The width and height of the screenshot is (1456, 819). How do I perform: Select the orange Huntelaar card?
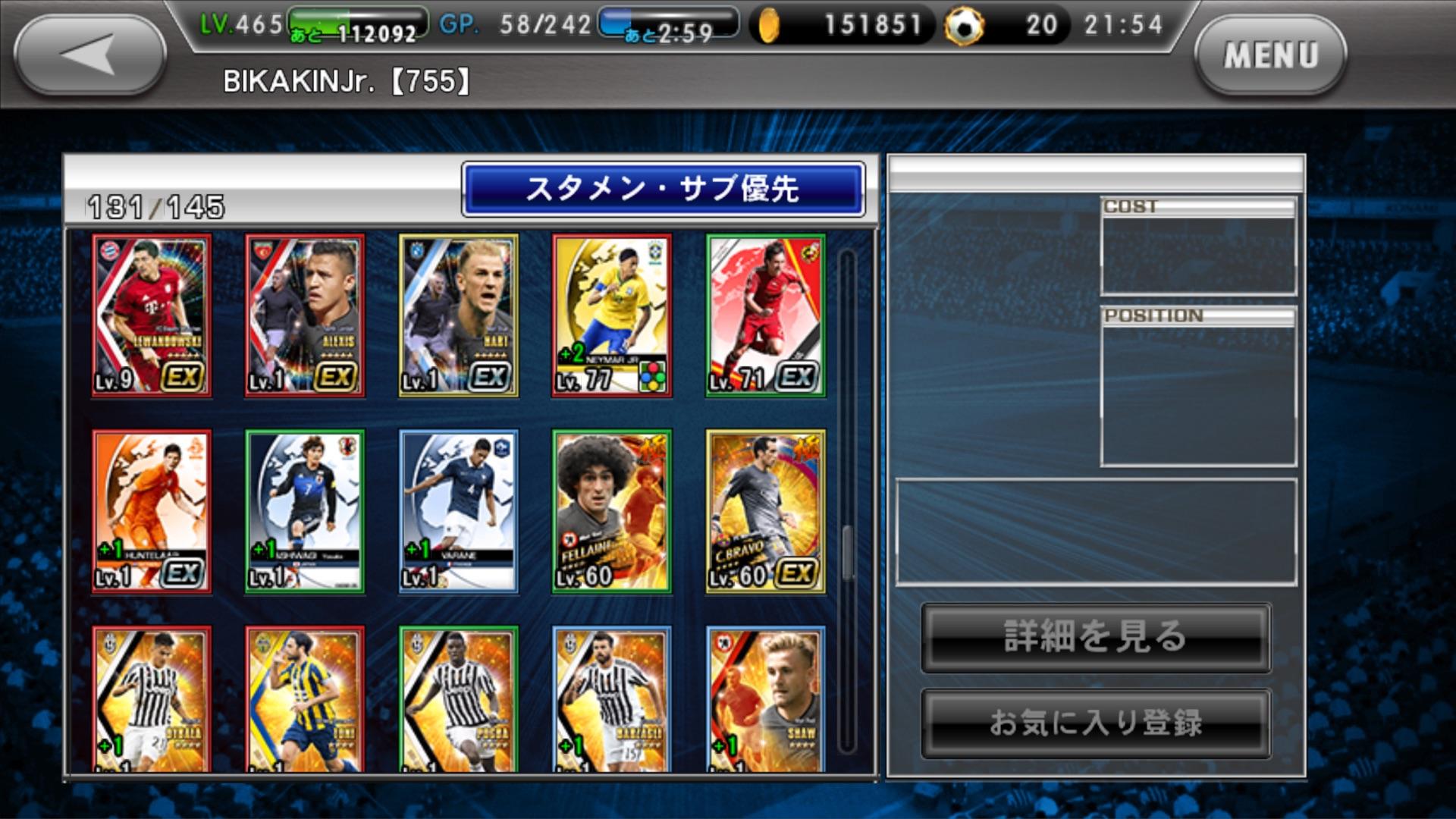[x=152, y=511]
